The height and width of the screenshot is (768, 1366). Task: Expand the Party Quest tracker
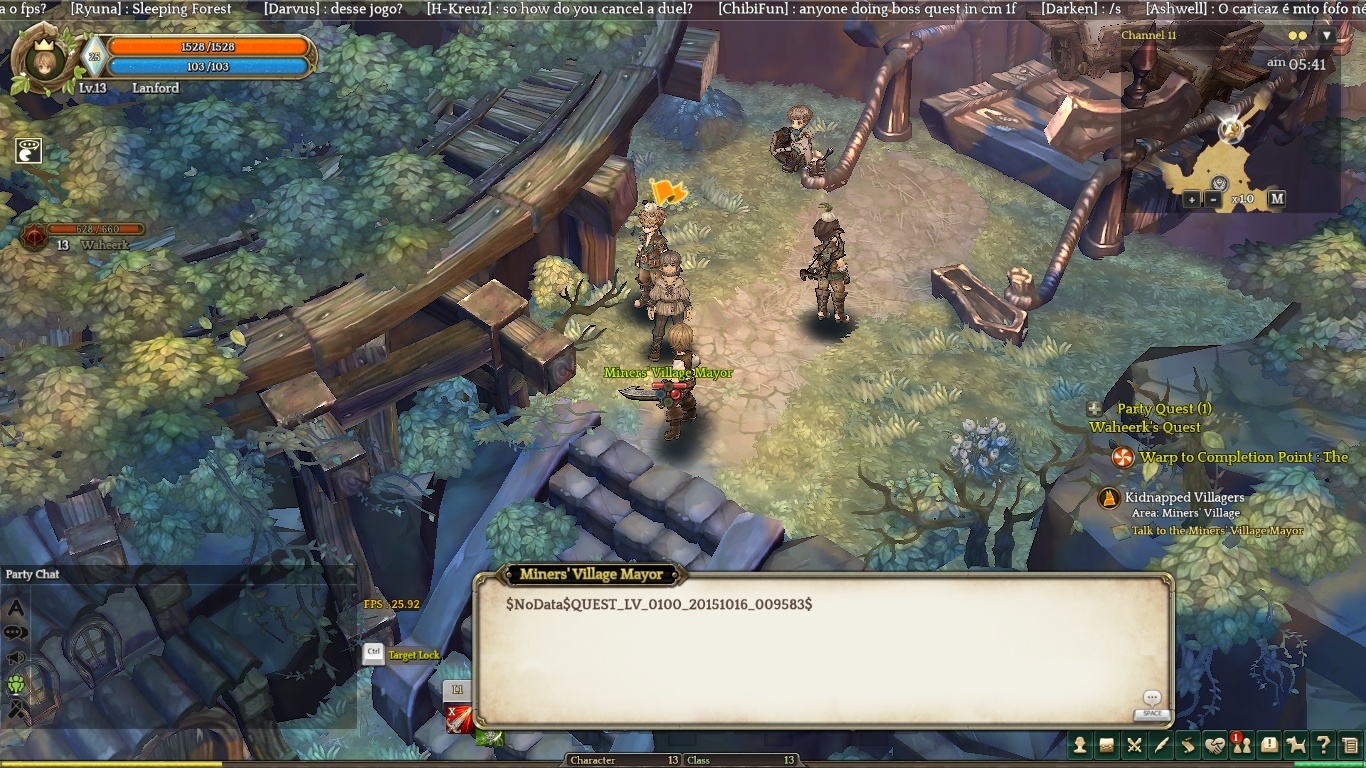[x=1095, y=409]
